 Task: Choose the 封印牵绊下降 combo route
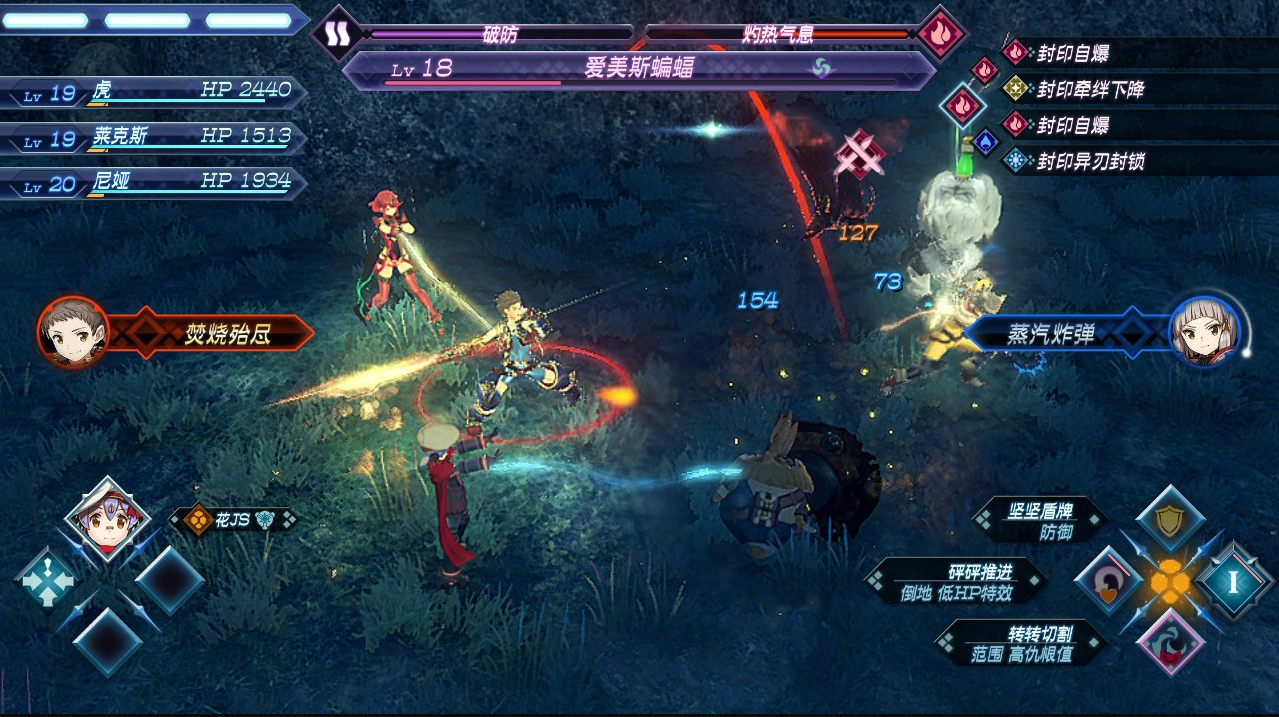(x=1089, y=89)
